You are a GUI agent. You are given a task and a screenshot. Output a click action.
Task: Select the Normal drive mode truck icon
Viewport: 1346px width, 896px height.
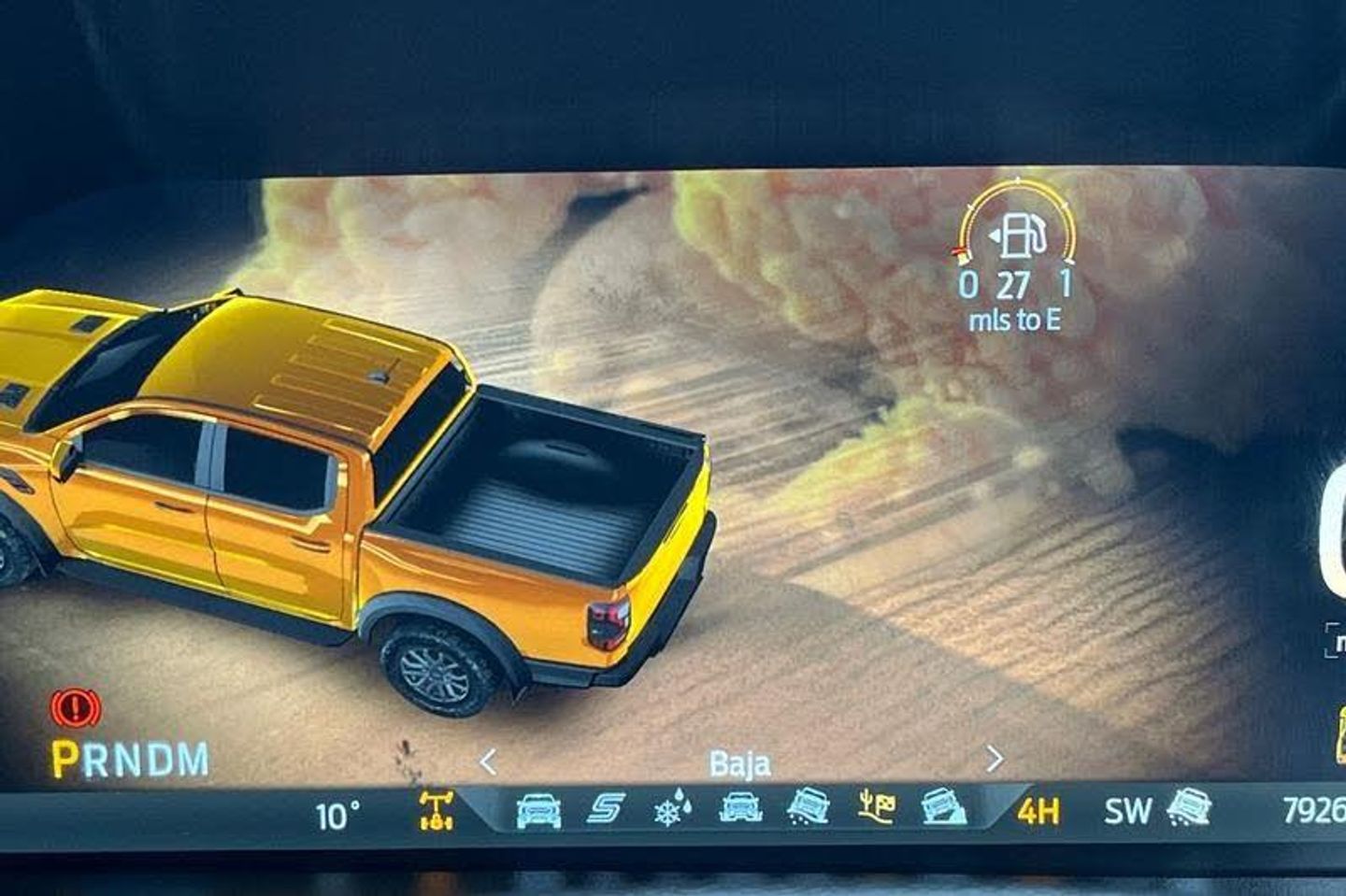tap(538, 809)
